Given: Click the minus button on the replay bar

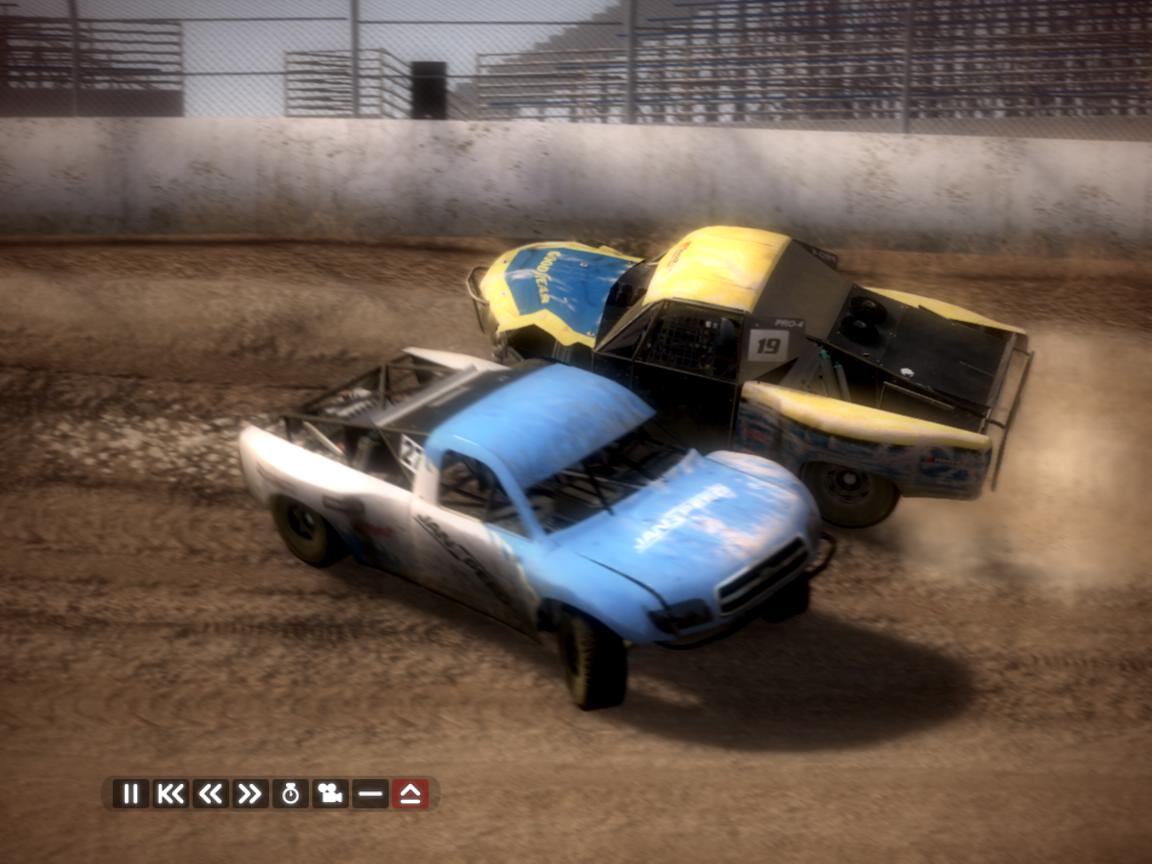Looking at the screenshot, I should coord(370,794).
